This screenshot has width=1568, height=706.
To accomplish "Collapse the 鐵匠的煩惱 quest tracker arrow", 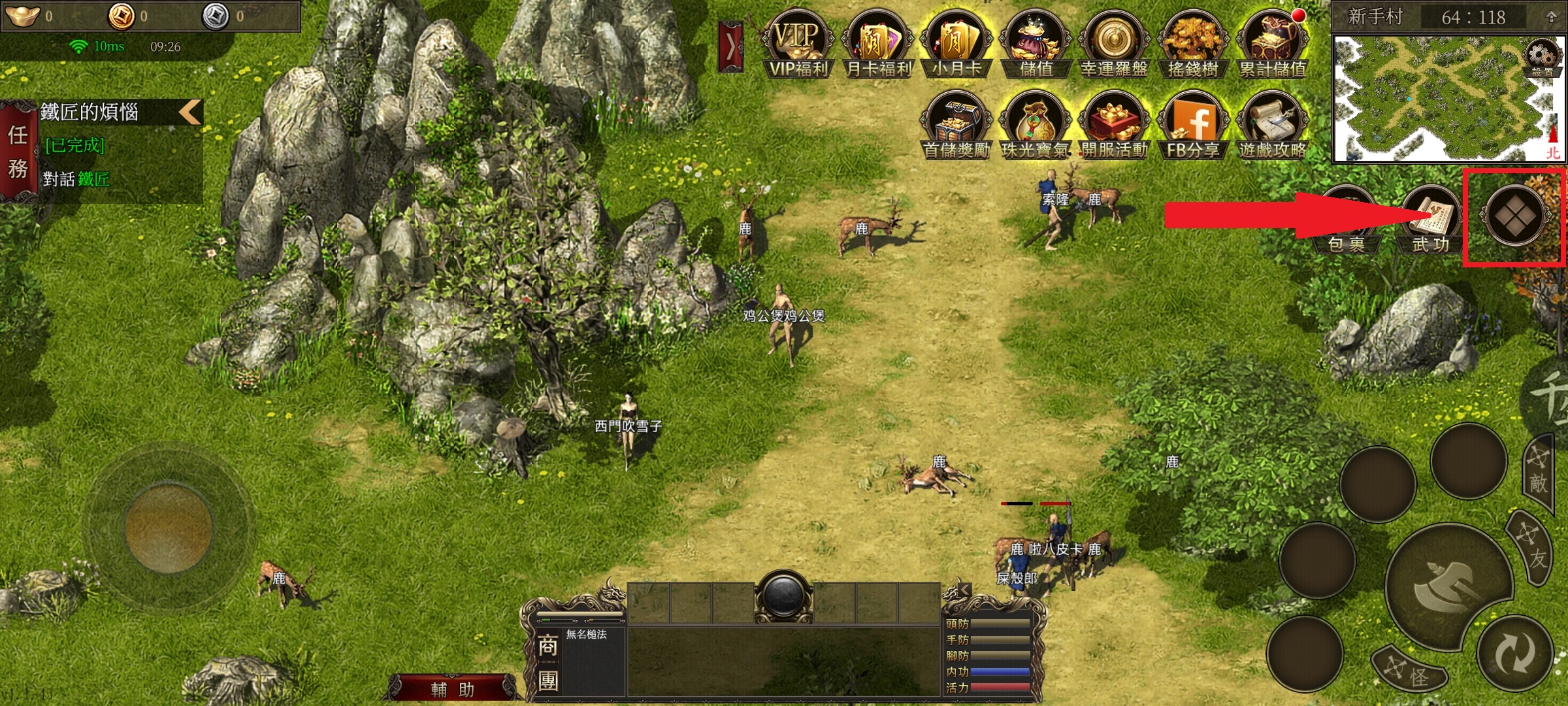I will coord(190,112).
